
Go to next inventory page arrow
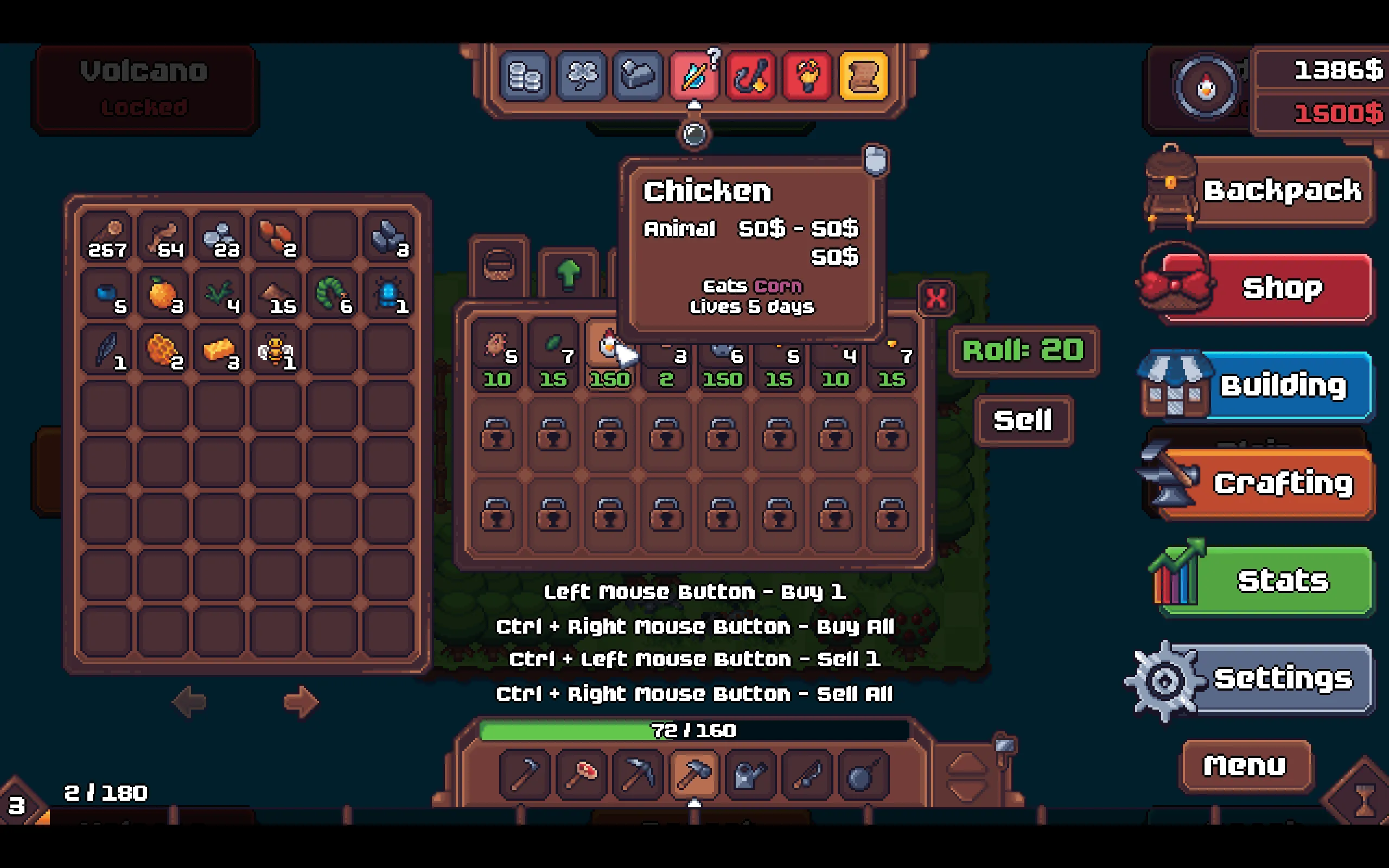coord(301,701)
